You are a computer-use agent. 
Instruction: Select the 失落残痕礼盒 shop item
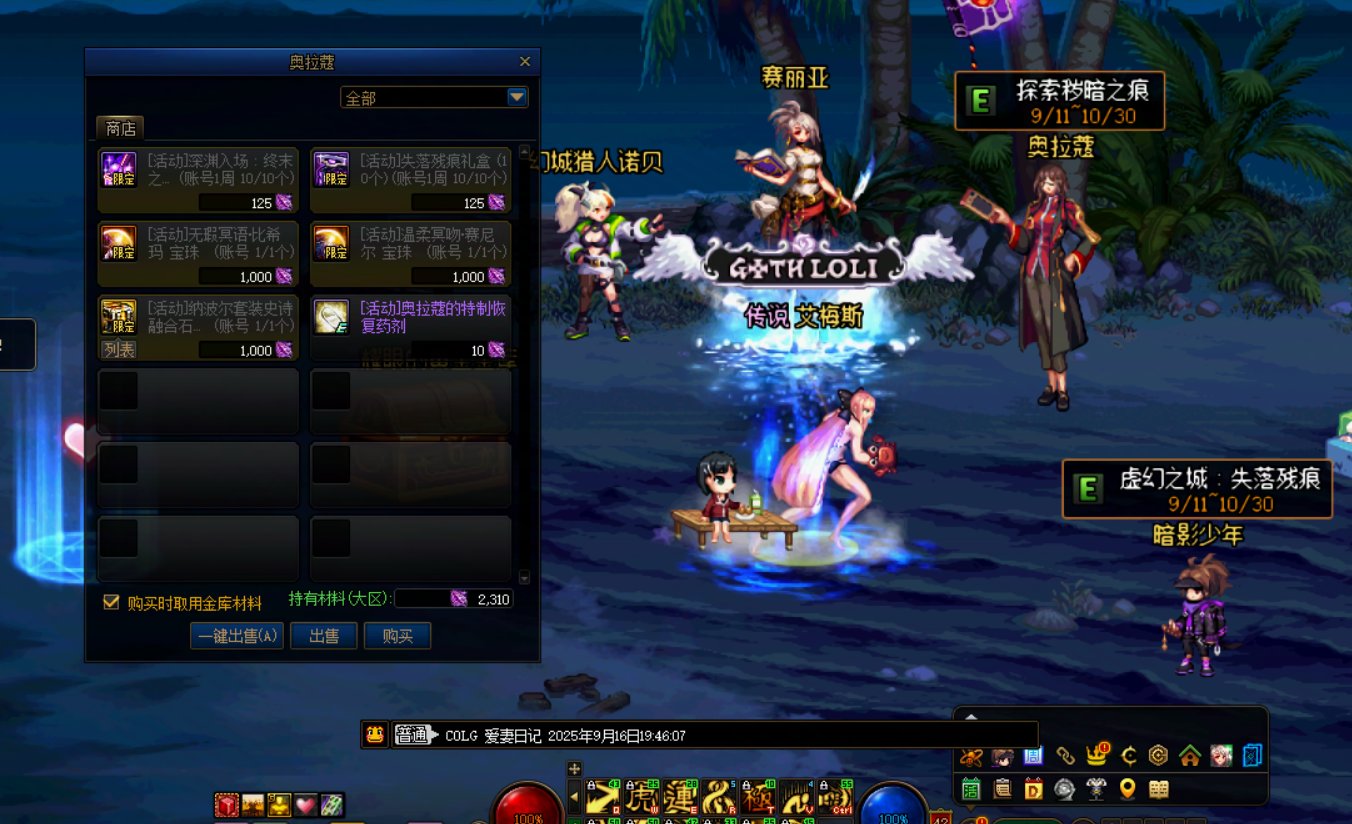pyautogui.click(x=410, y=180)
